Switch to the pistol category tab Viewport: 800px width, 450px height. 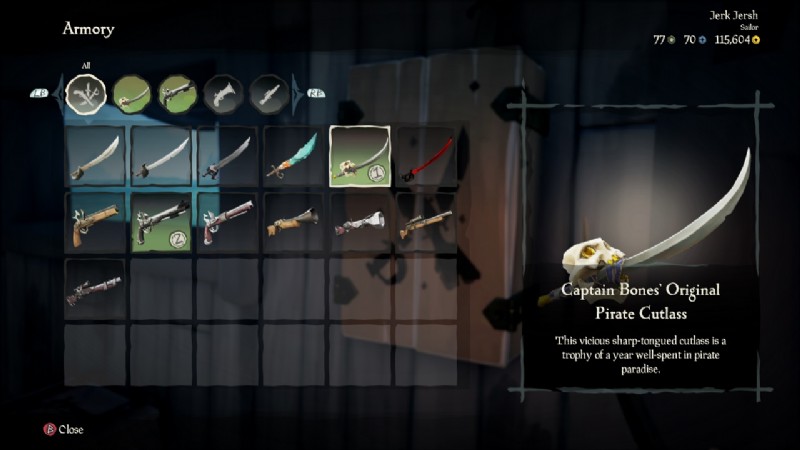click(177, 94)
